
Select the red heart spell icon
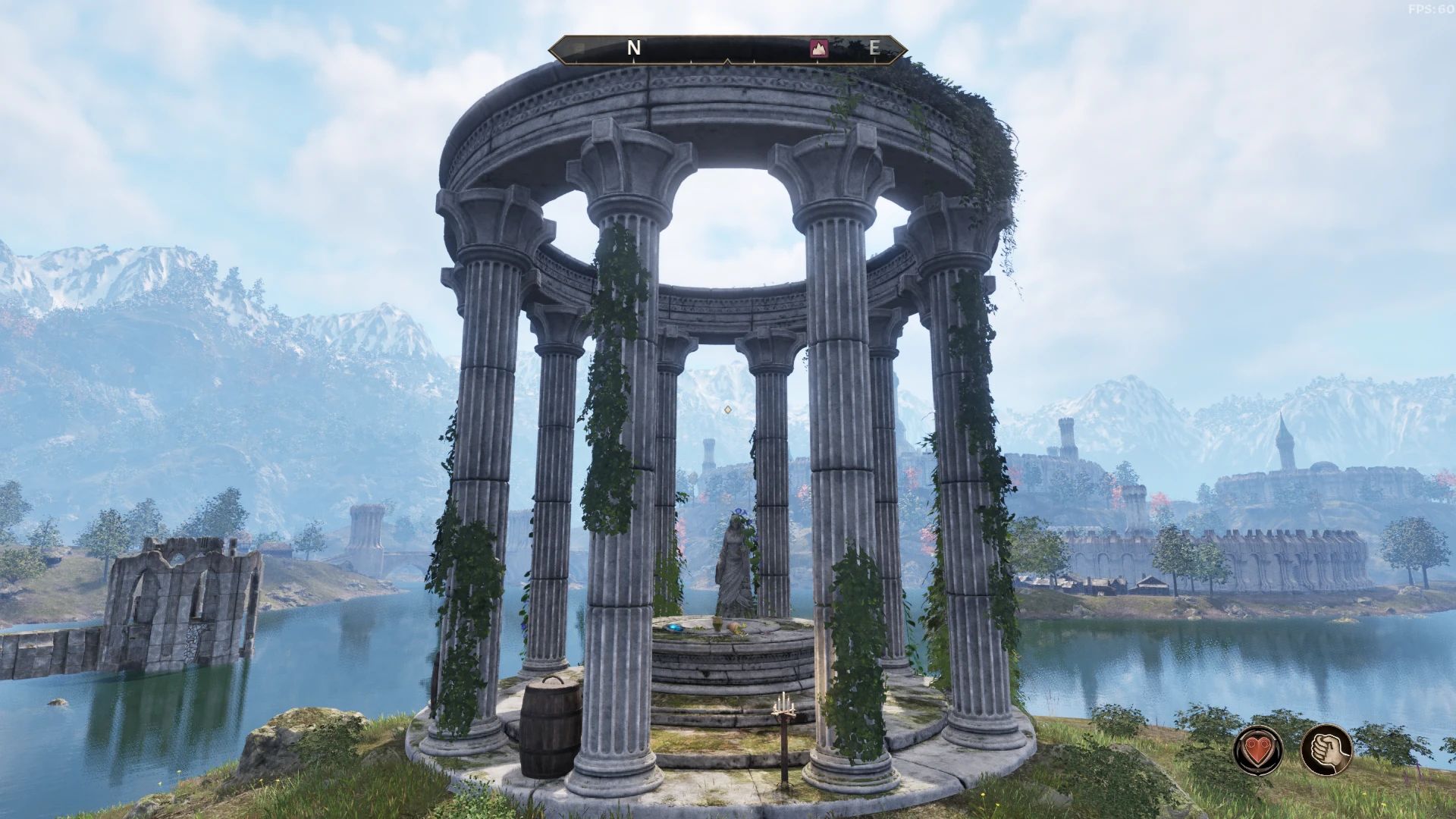pyautogui.click(x=1257, y=749)
